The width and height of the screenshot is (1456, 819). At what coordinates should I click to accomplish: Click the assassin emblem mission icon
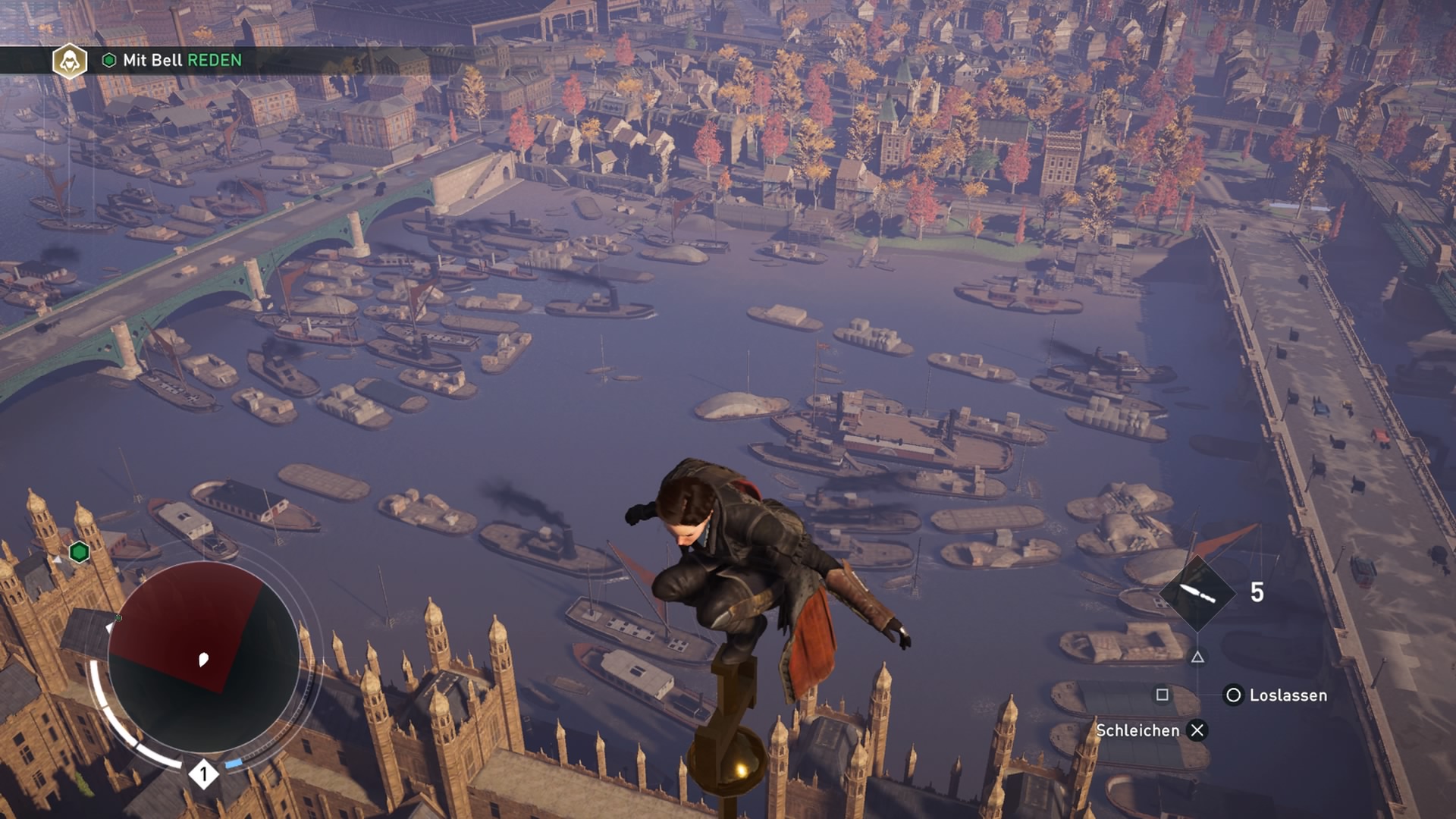coord(70,61)
